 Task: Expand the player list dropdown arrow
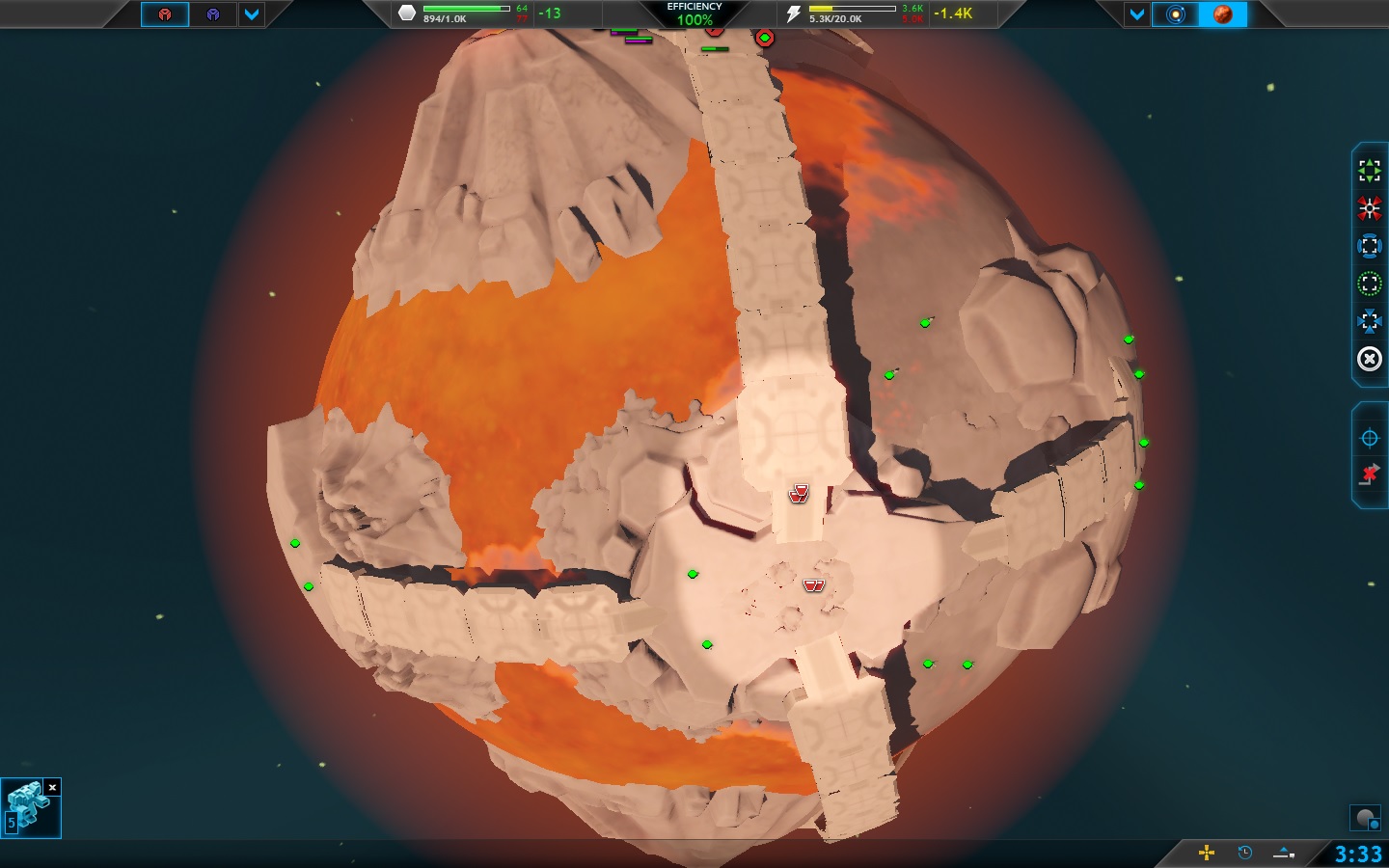[251, 14]
